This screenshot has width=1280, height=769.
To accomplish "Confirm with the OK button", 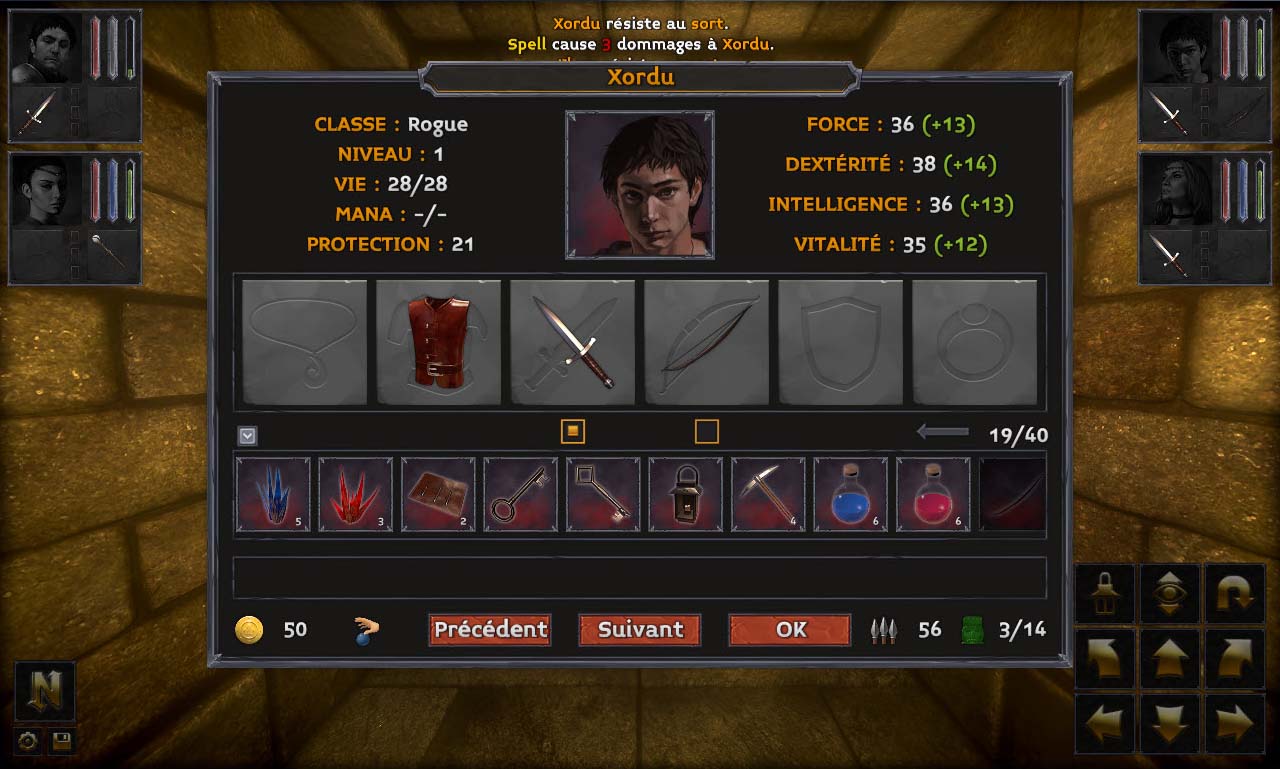I will click(790, 630).
